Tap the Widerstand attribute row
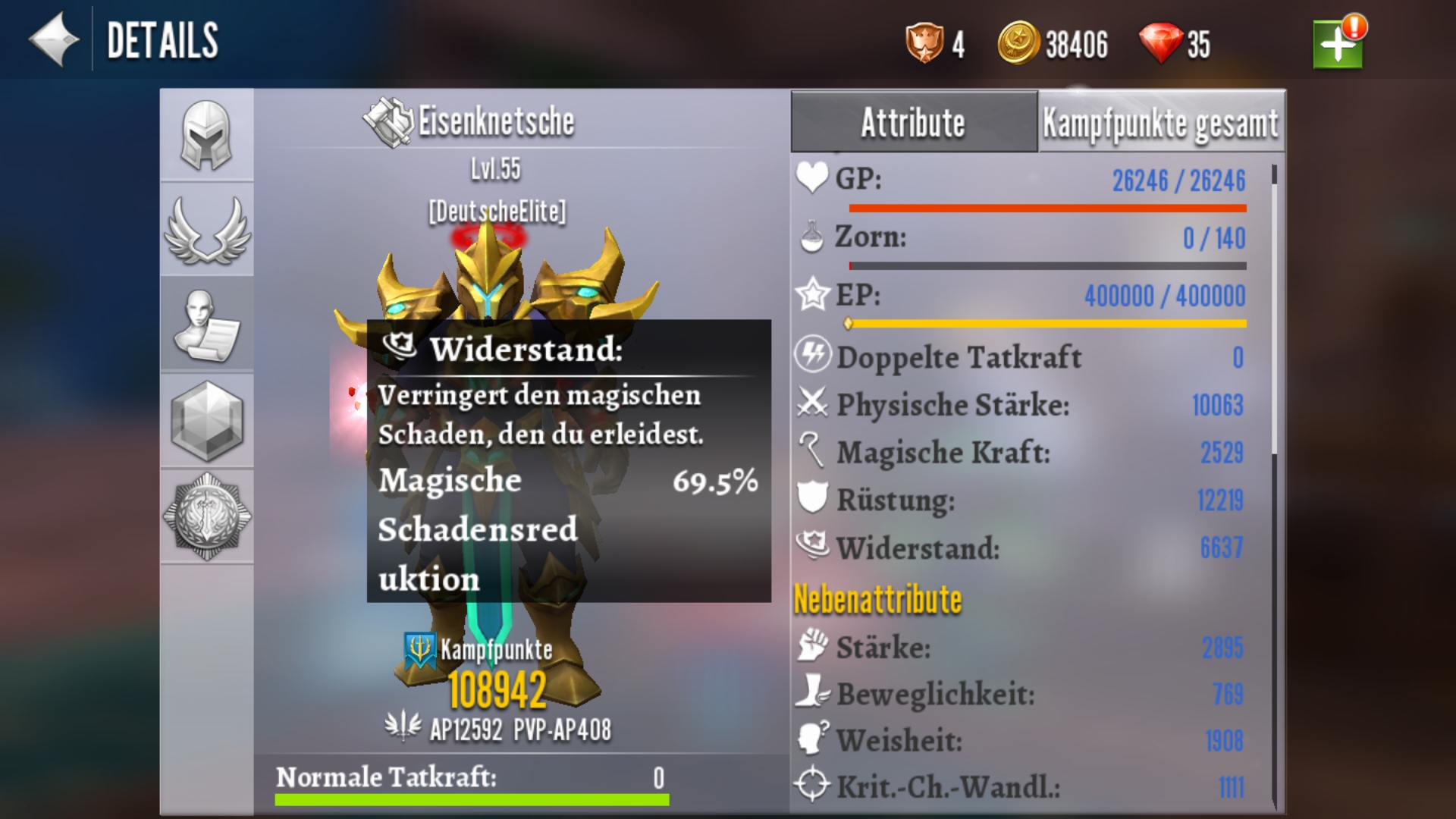1456x819 pixels. pyautogui.click(x=1020, y=548)
